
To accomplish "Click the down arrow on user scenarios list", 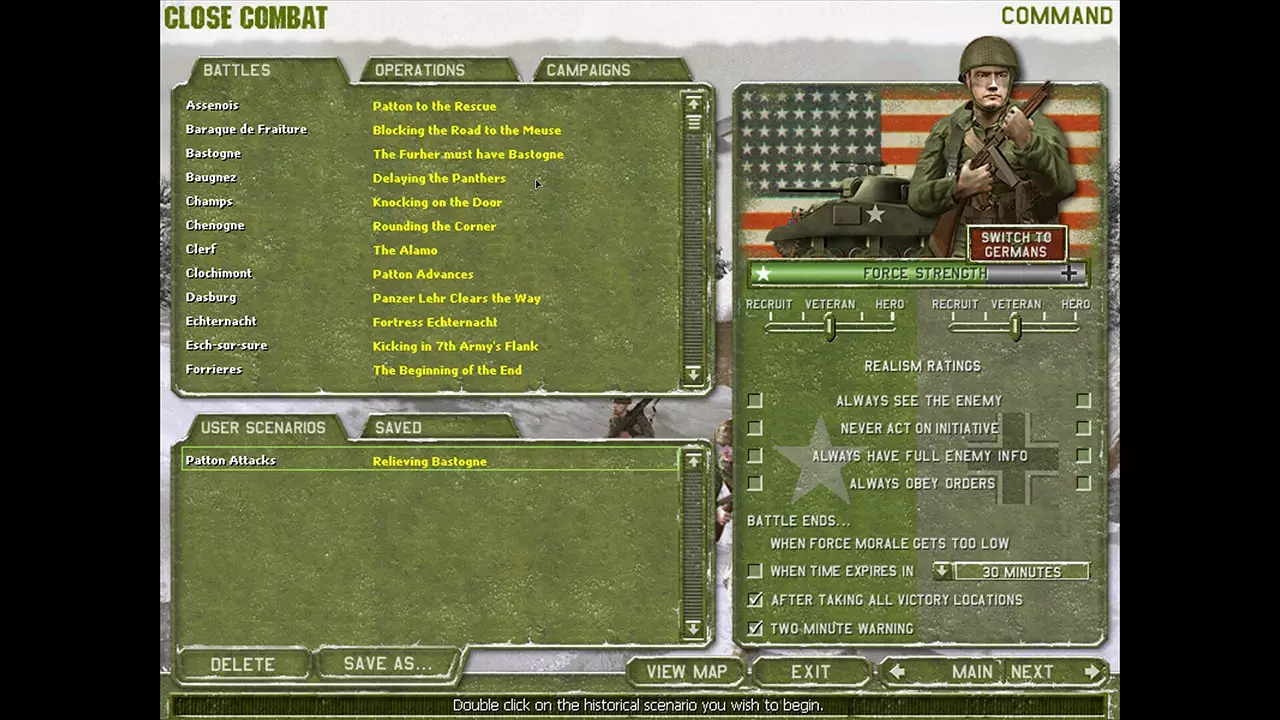I will click(693, 629).
